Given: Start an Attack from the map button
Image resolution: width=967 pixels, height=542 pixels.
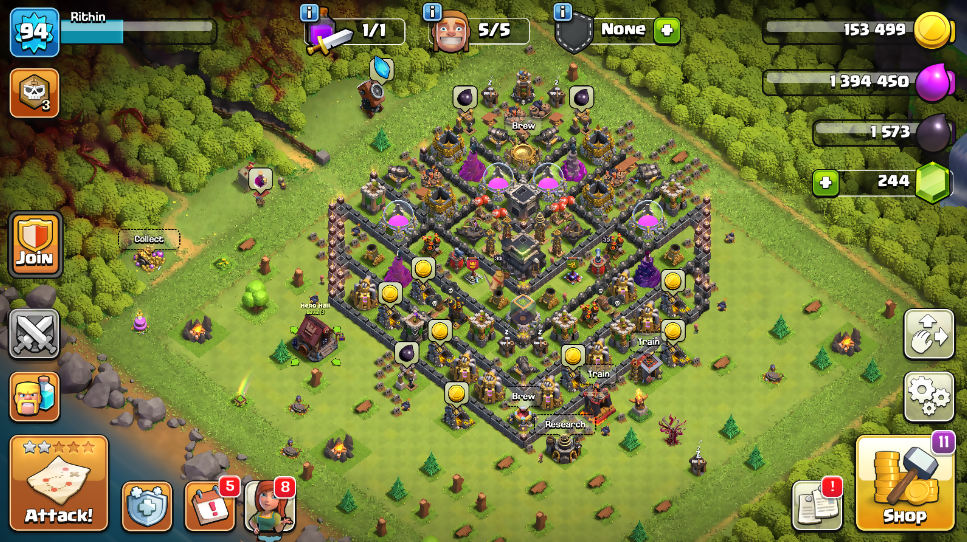Looking at the screenshot, I should [59, 484].
